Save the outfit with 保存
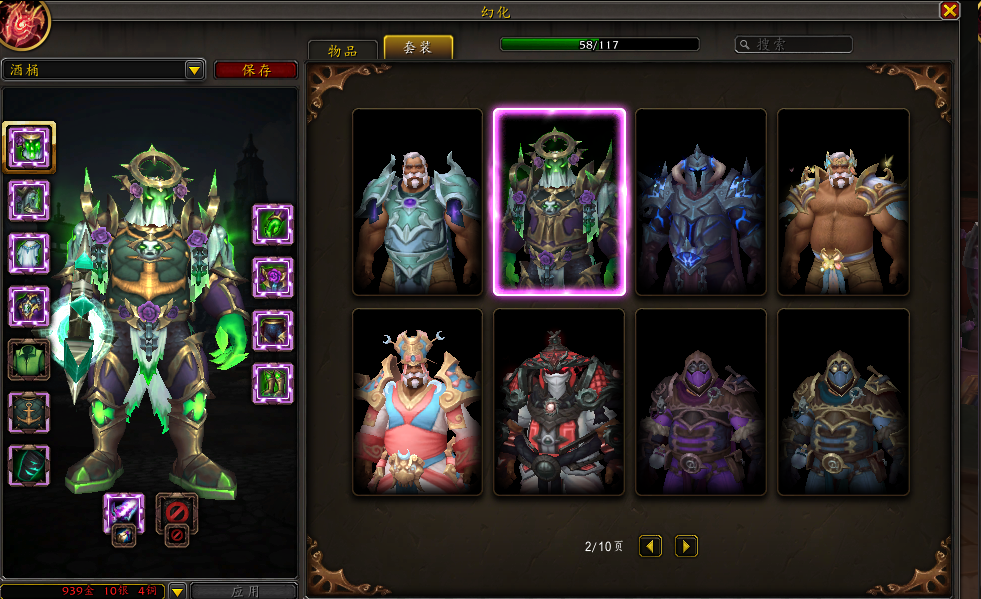The height and width of the screenshot is (599, 981). click(x=256, y=70)
